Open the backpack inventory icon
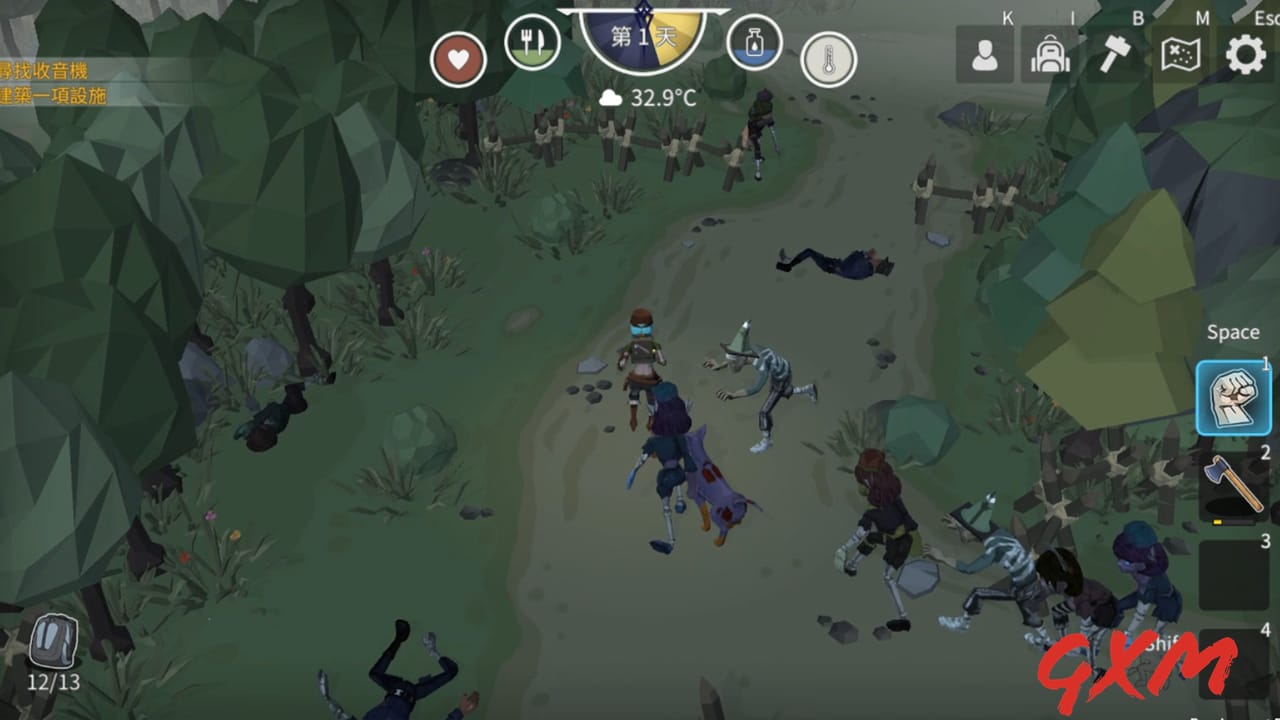This screenshot has height=720, width=1280. (1049, 55)
